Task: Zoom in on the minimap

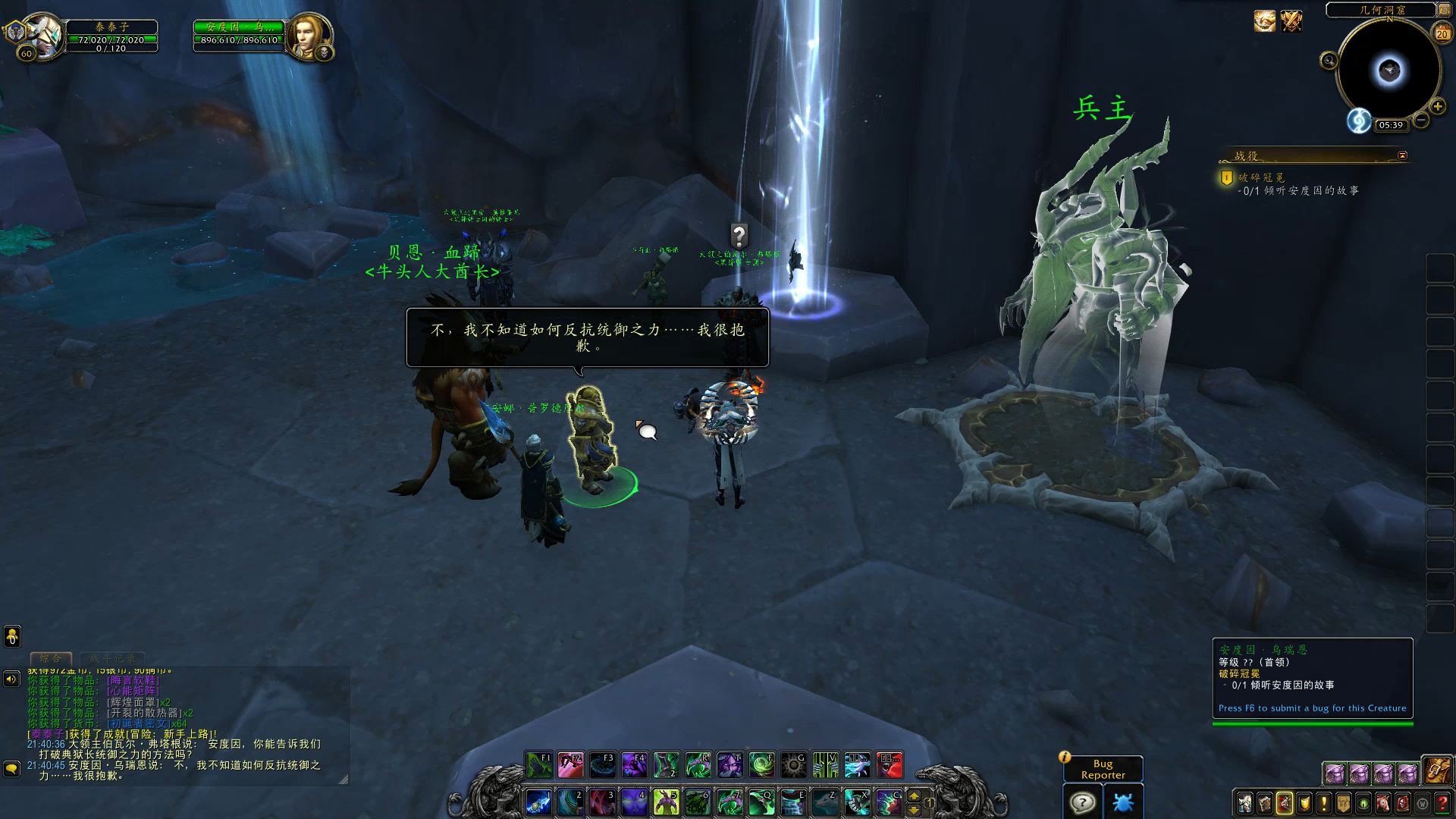Action: (1437, 107)
